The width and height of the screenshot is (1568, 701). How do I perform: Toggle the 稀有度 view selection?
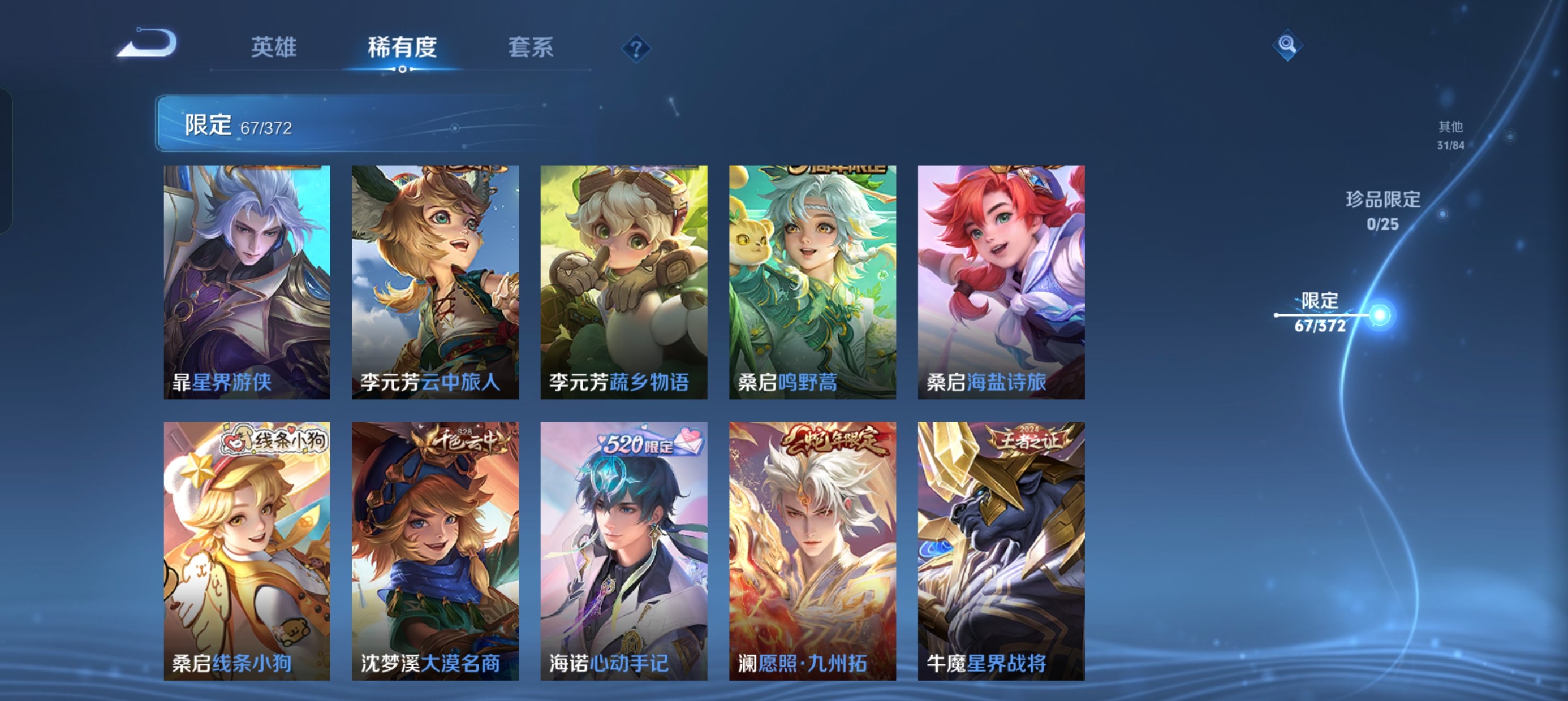pyautogui.click(x=403, y=49)
